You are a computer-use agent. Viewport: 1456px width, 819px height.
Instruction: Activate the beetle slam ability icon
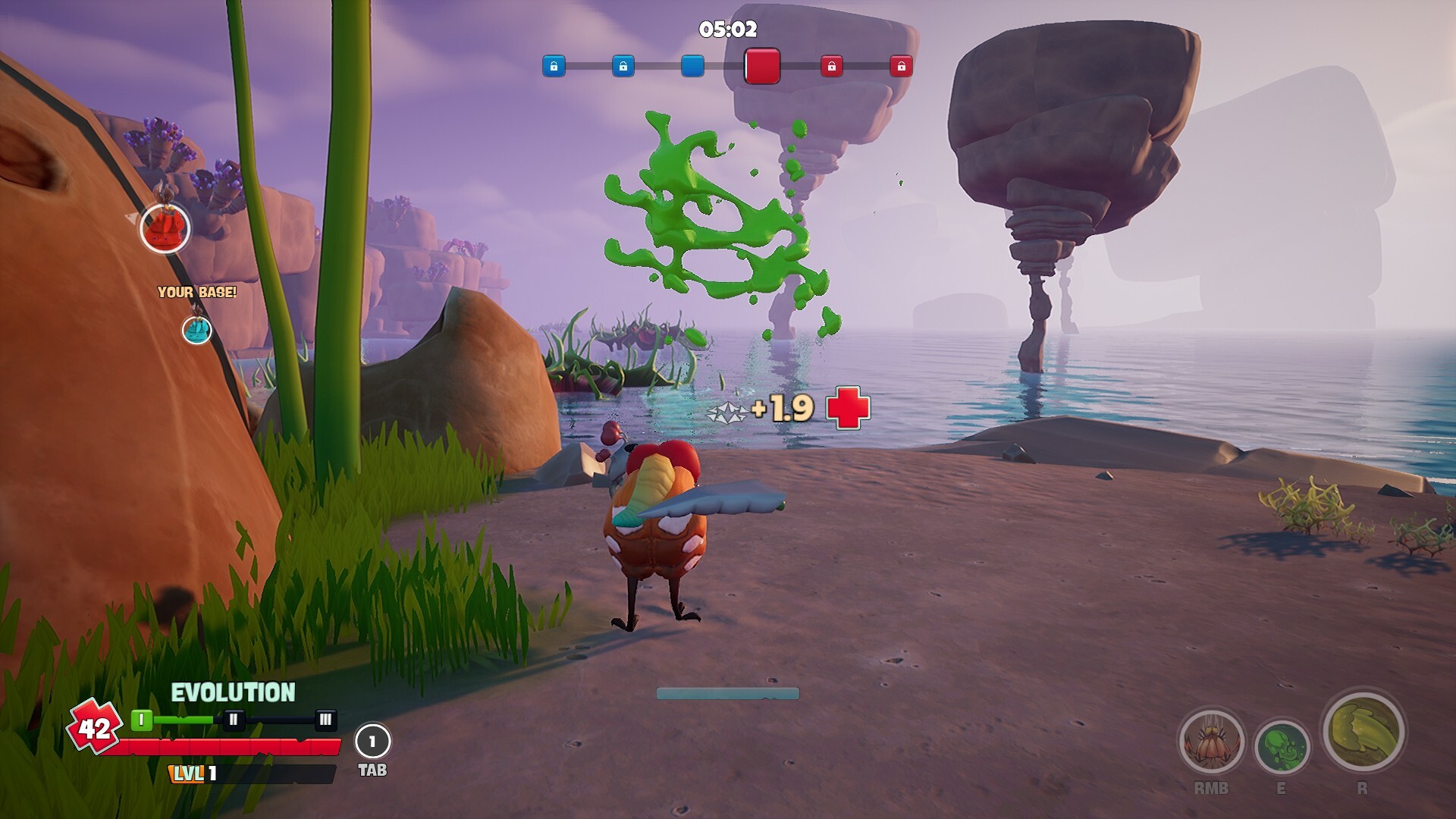(1211, 742)
